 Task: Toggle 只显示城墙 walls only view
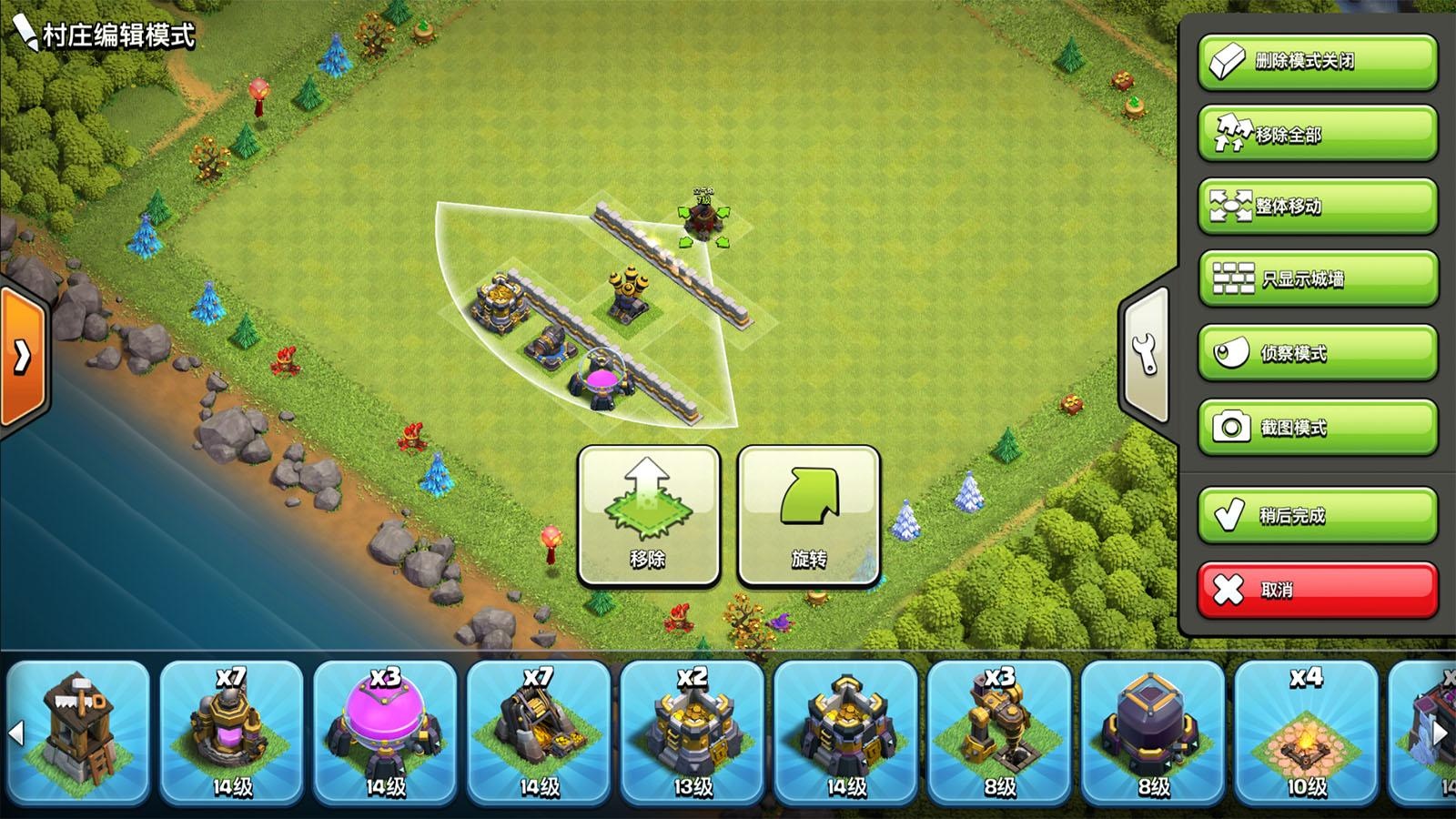point(1317,279)
